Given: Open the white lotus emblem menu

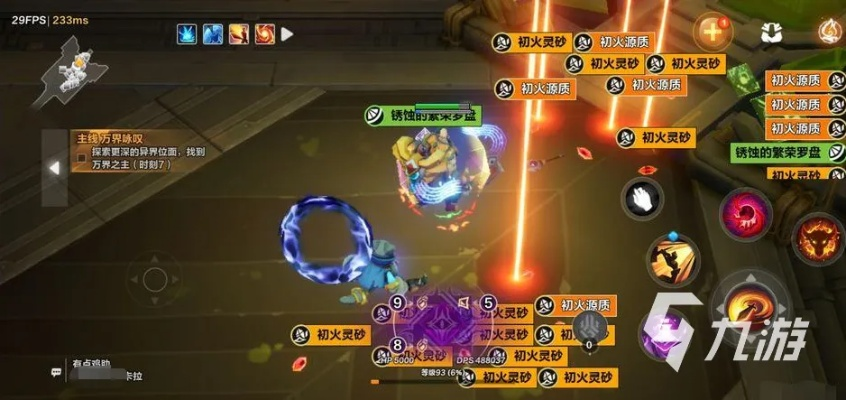Looking at the screenshot, I should click(x=770, y=32).
